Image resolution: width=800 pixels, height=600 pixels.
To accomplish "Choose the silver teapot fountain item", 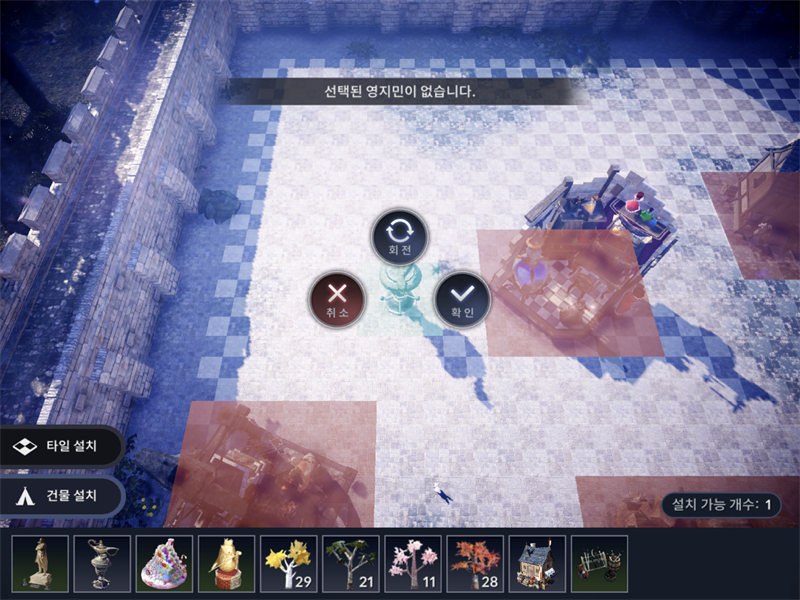I will (x=103, y=563).
